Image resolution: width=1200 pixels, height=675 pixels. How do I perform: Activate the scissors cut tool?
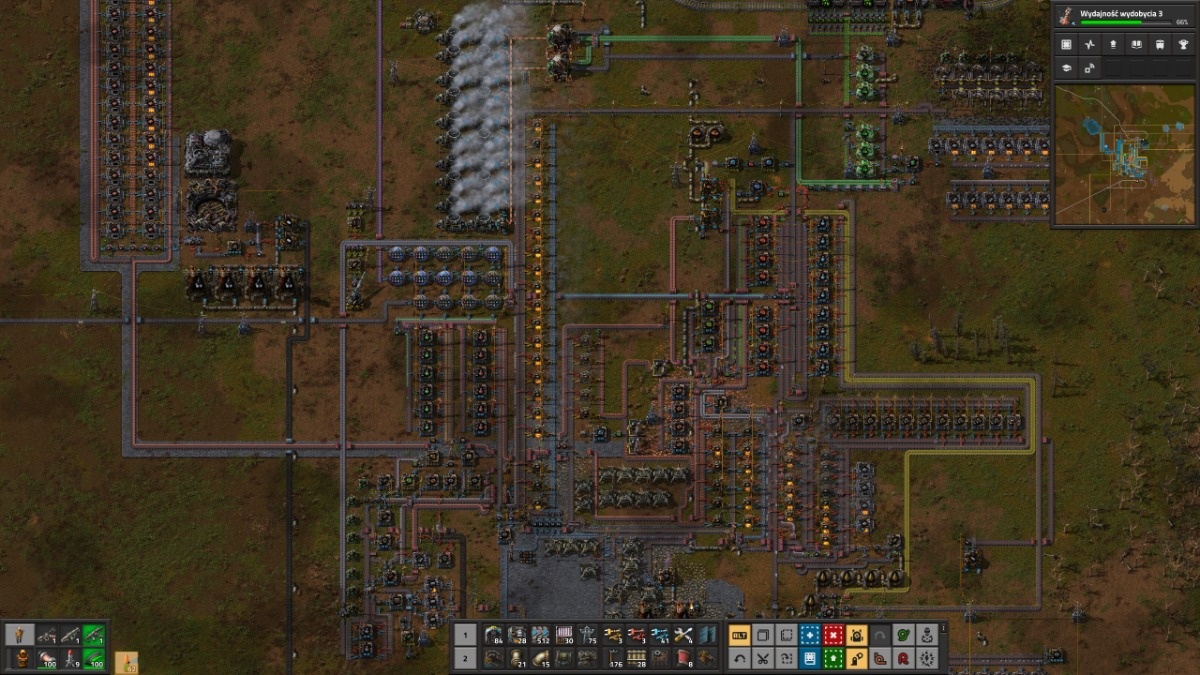(x=763, y=658)
